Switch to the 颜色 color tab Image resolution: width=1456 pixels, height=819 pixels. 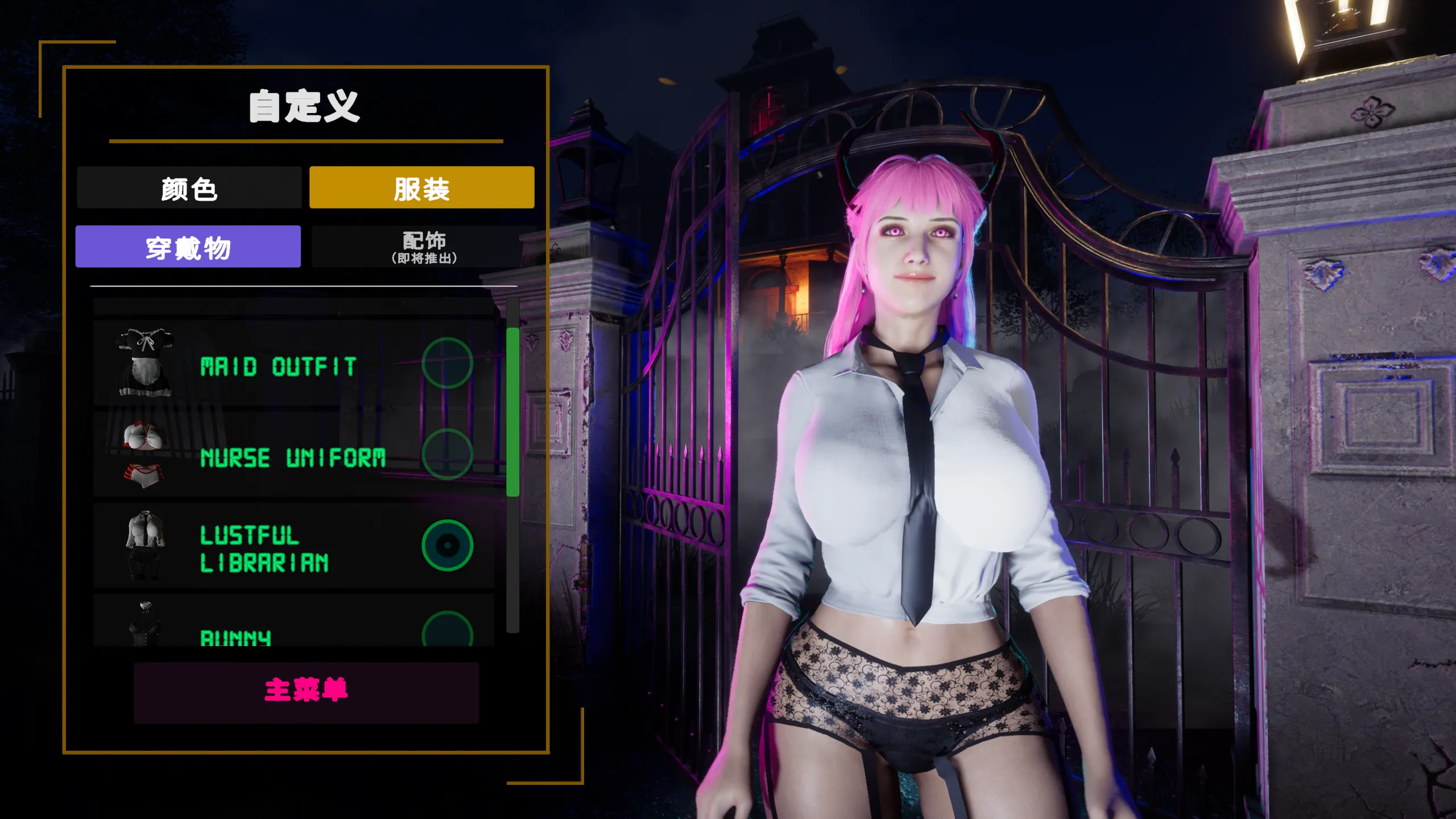tap(189, 188)
